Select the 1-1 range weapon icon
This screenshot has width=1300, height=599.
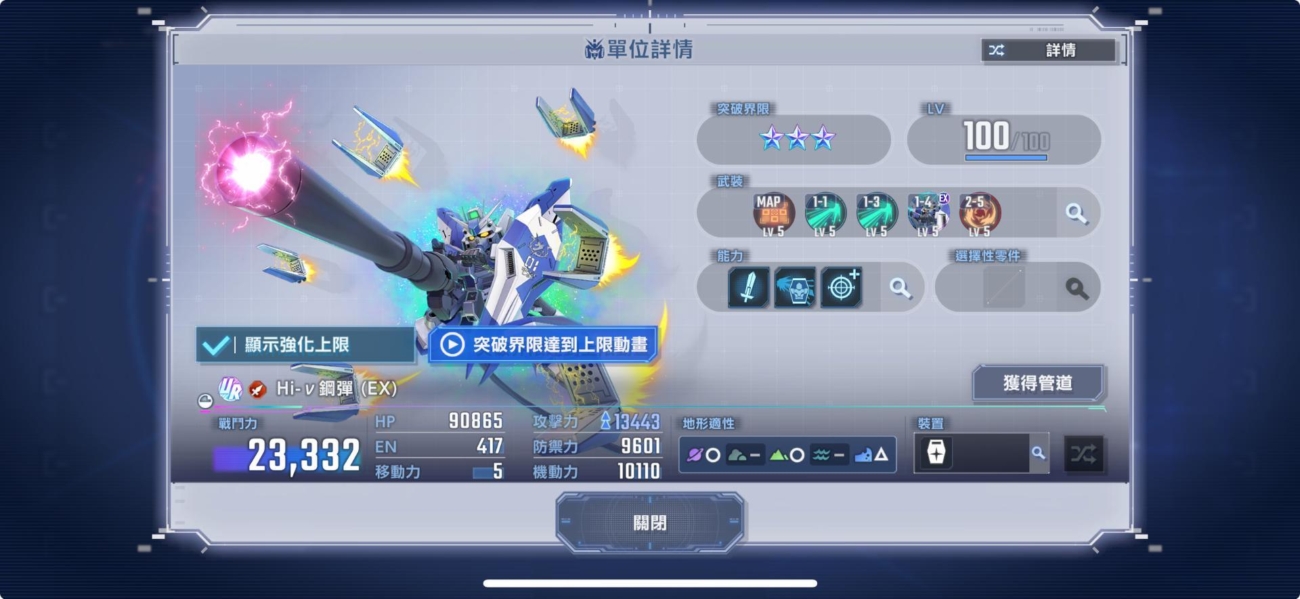825,213
